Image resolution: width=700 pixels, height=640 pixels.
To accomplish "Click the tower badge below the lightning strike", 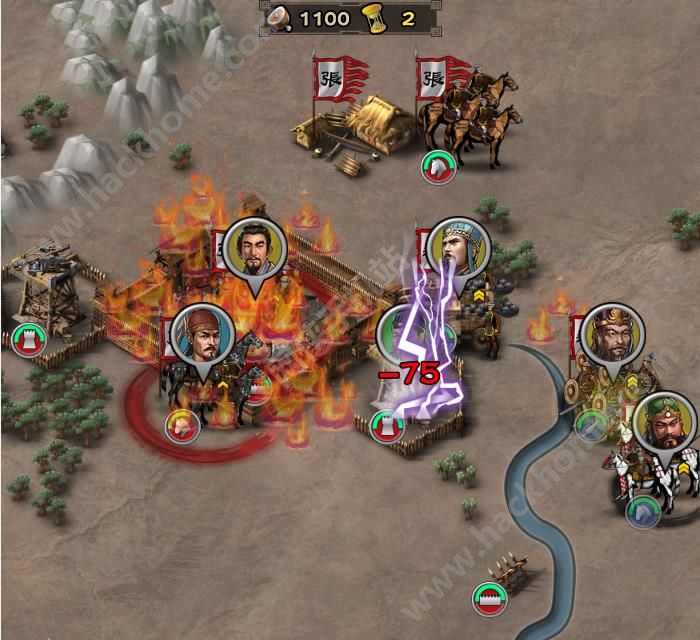I will (x=387, y=427).
